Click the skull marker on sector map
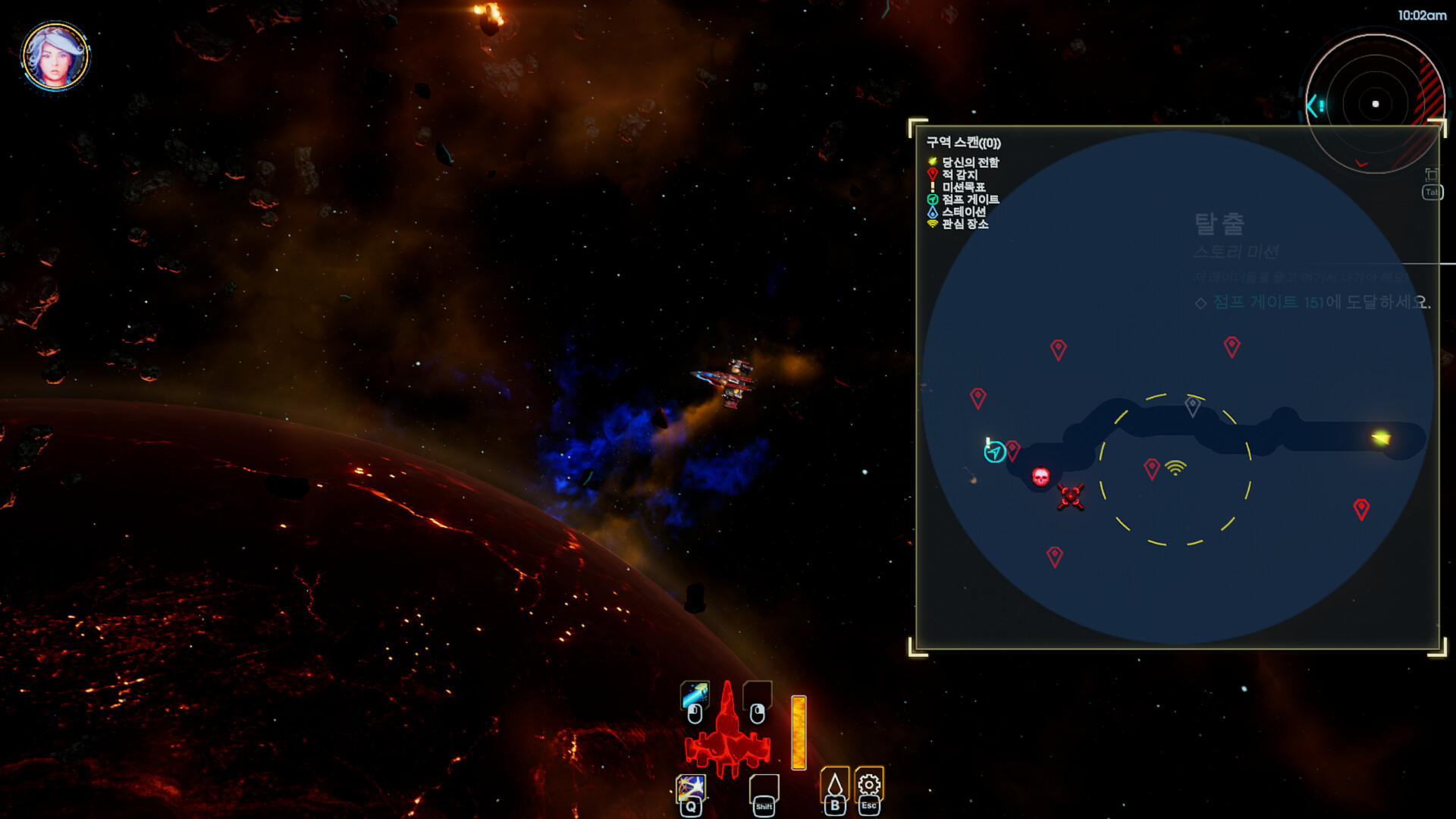1456x819 pixels. coord(1041,476)
